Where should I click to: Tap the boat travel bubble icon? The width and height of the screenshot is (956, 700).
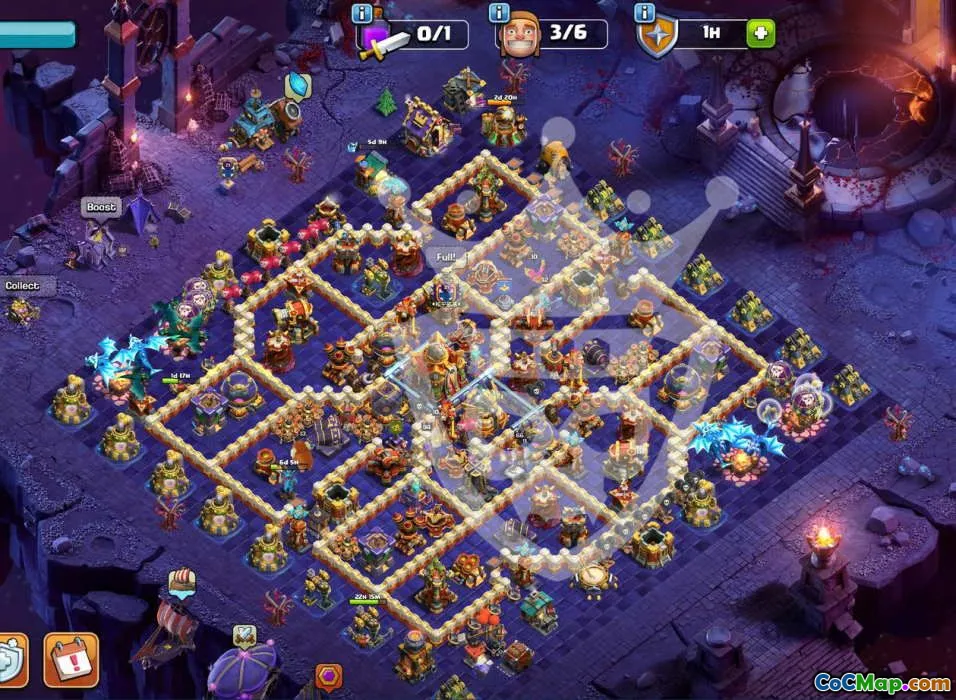[x=182, y=580]
